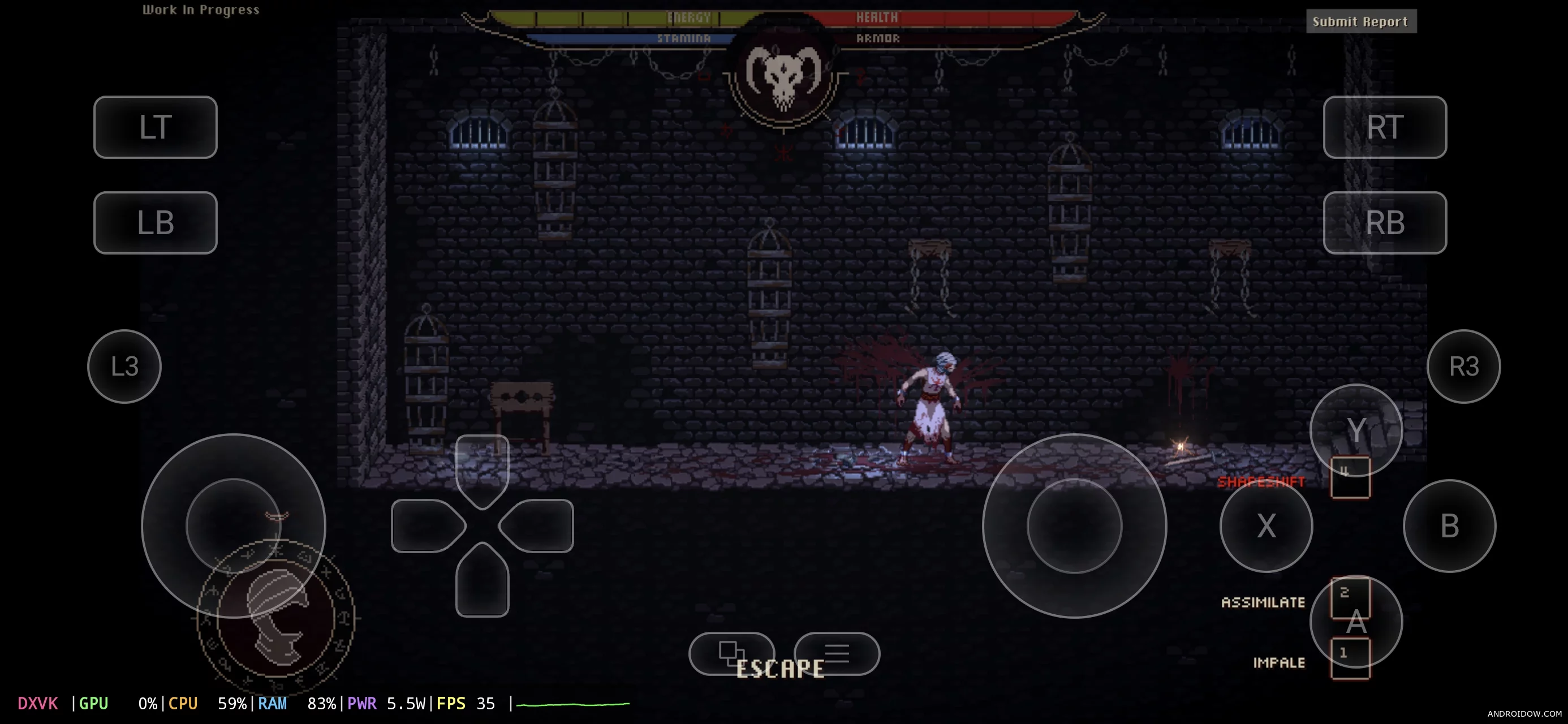This screenshot has width=1568, height=724.
Task: Tap the on-screen LT trigger button
Action: [155, 127]
